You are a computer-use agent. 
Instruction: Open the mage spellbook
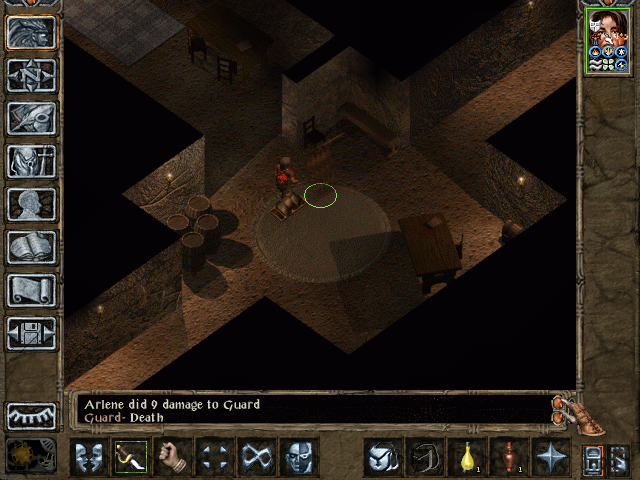pos(32,247)
